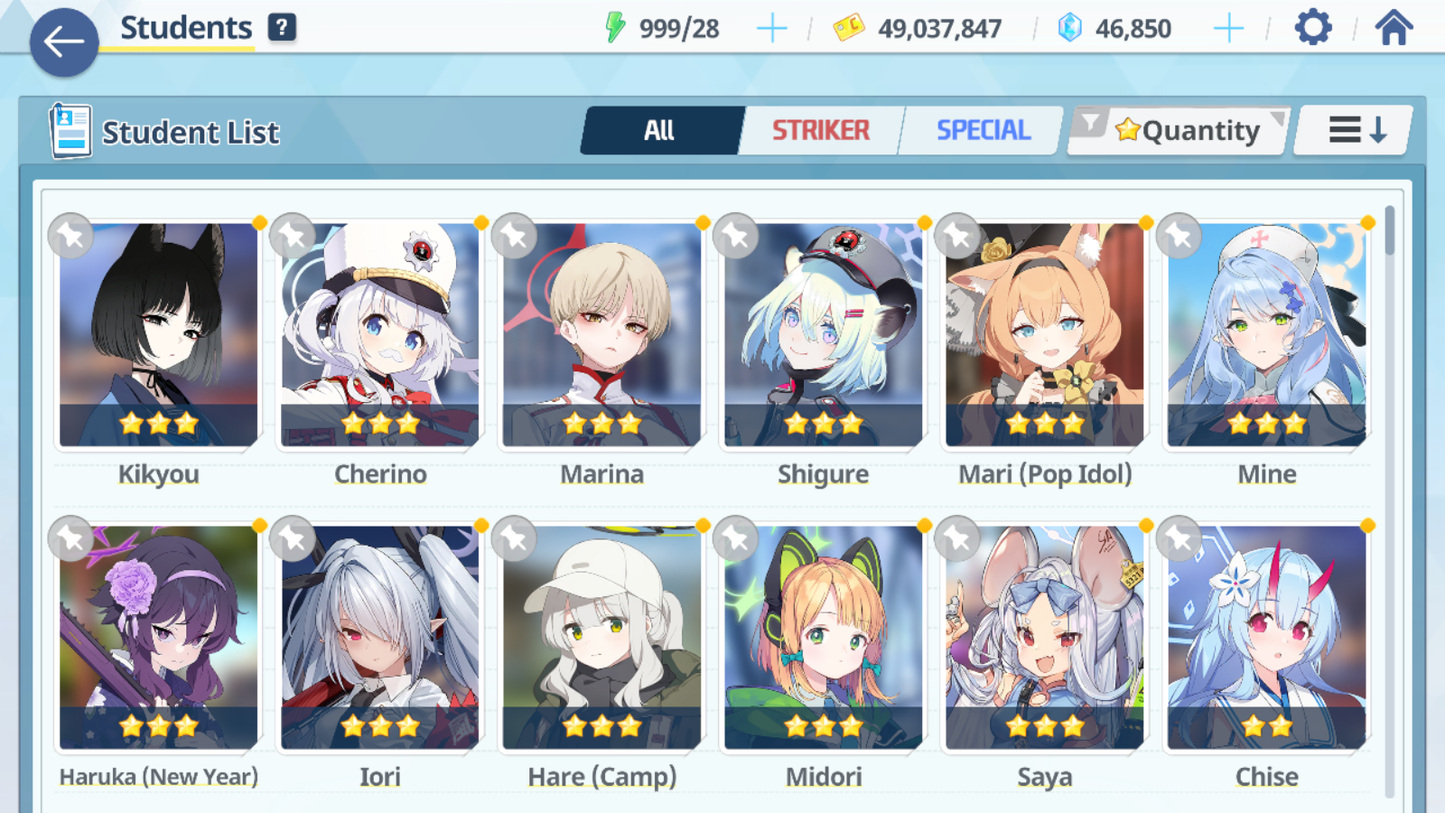1445x813 pixels.
Task: Open Haruka (New Year) portrait
Action: (x=158, y=637)
